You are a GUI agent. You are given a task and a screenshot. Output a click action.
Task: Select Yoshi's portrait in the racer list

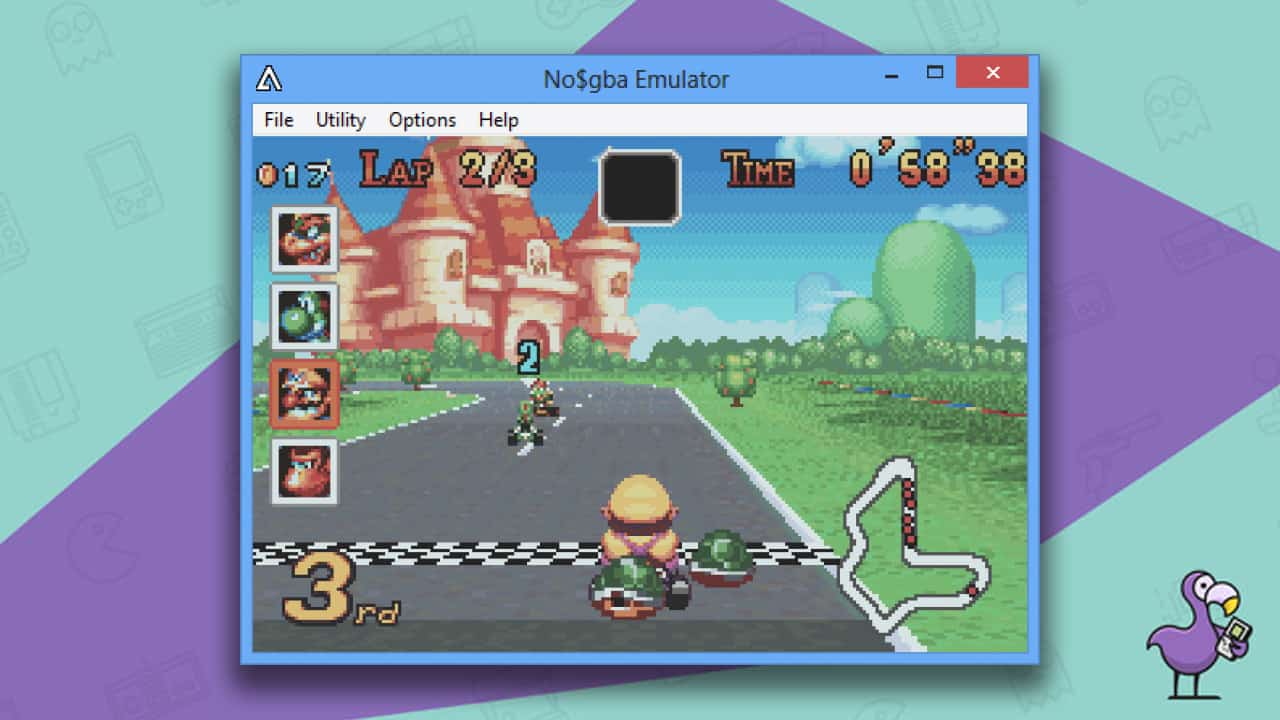[303, 315]
